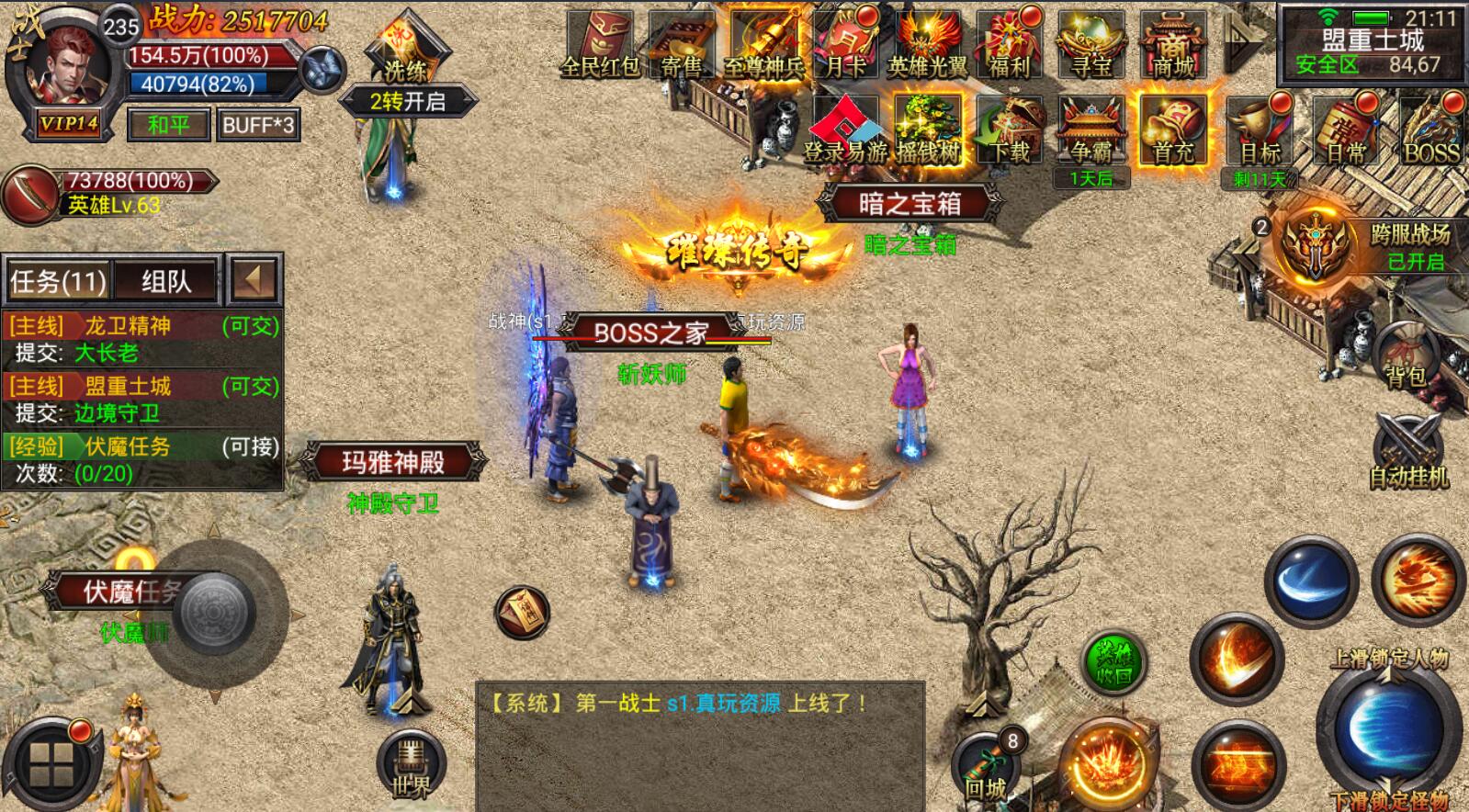Toggle the BUFF*3 status display
Viewport: 1469px width, 812px height.
point(257,124)
